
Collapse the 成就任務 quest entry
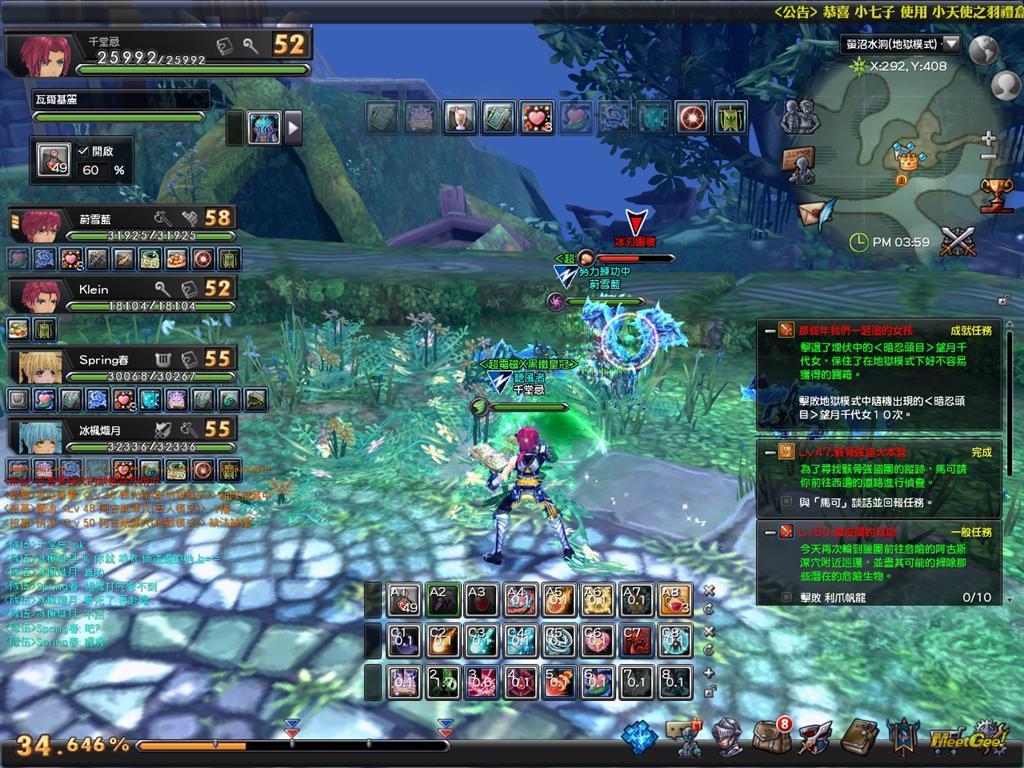pyautogui.click(x=769, y=329)
